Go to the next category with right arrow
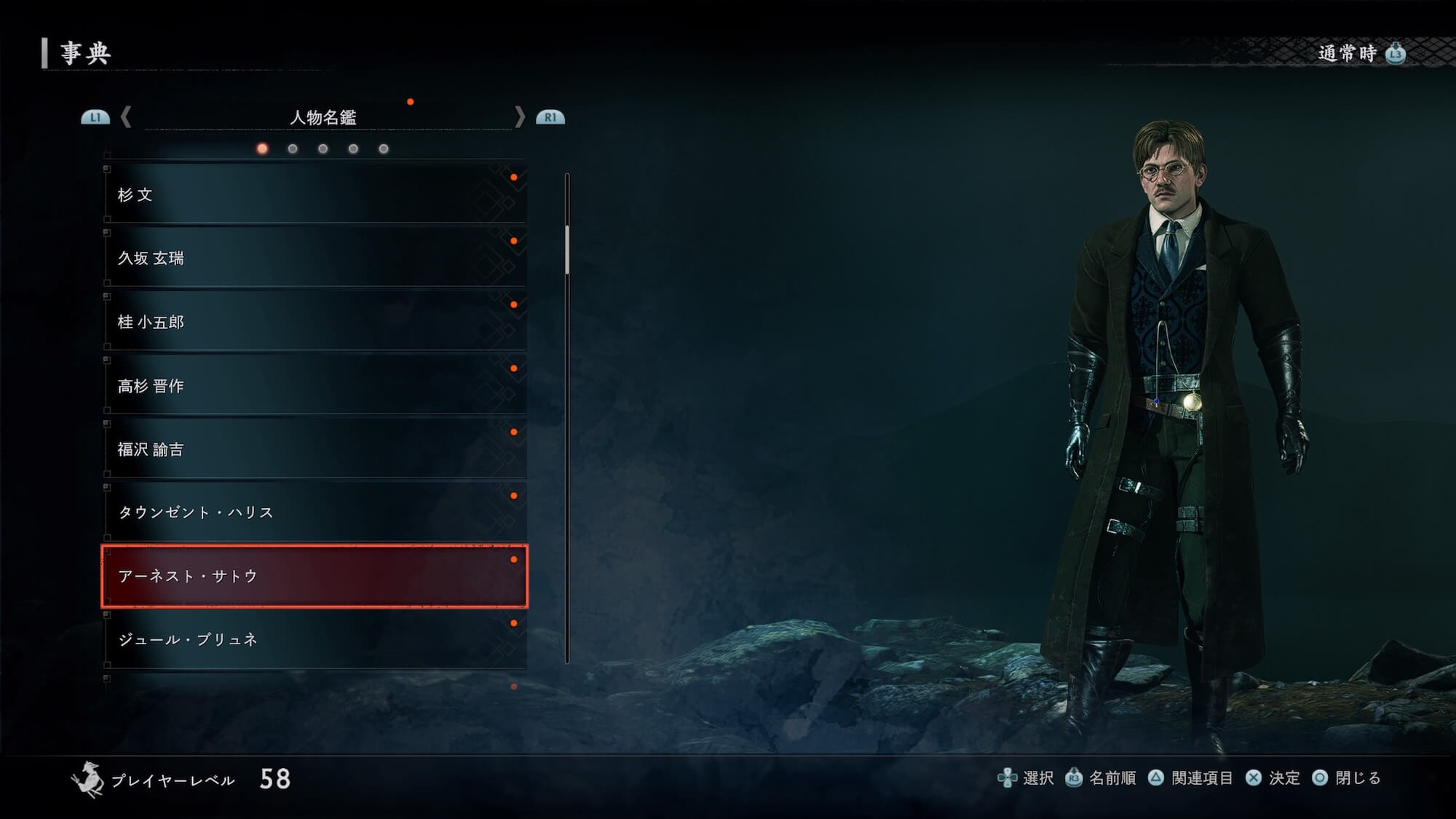The width and height of the screenshot is (1456, 819). tap(519, 117)
